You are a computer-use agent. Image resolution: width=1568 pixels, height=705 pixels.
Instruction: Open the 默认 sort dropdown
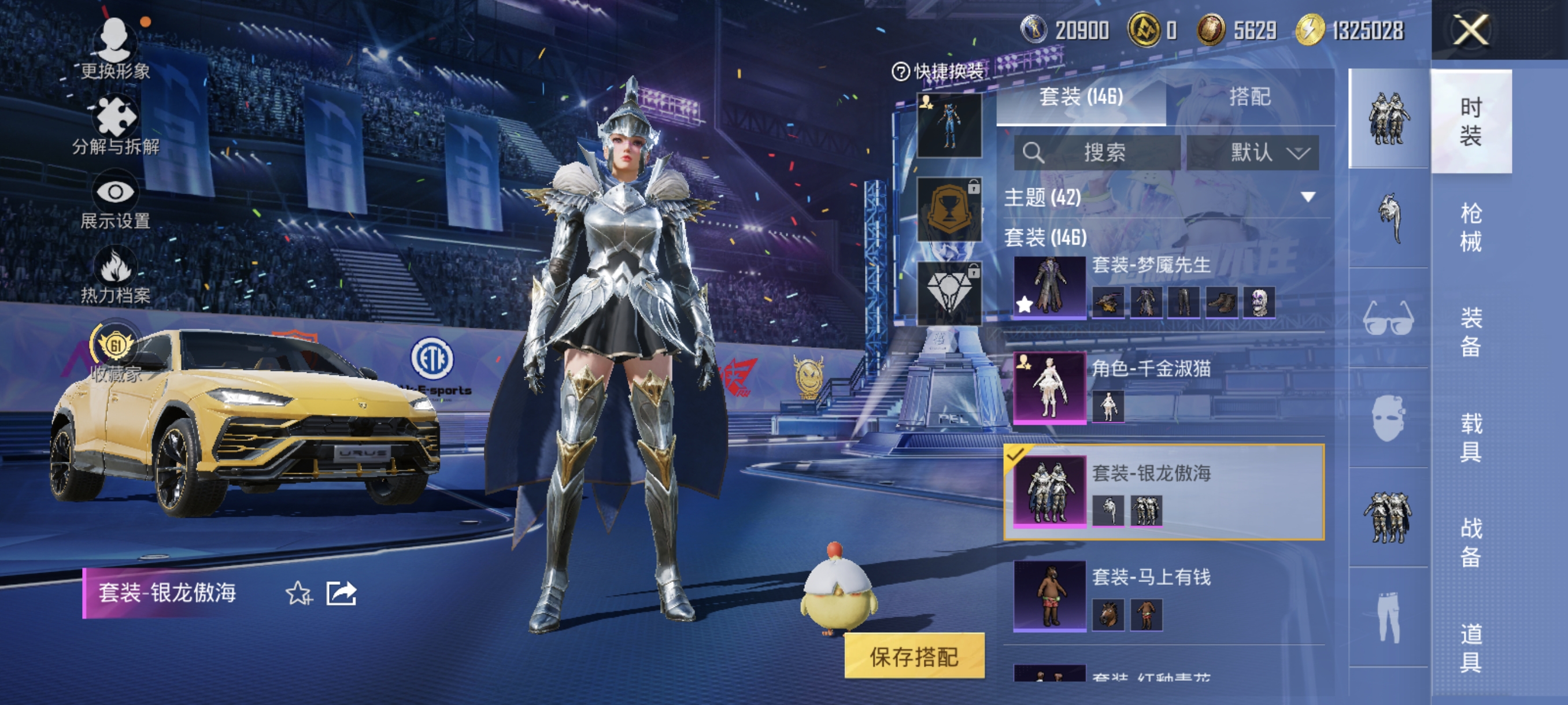[x=1253, y=152]
